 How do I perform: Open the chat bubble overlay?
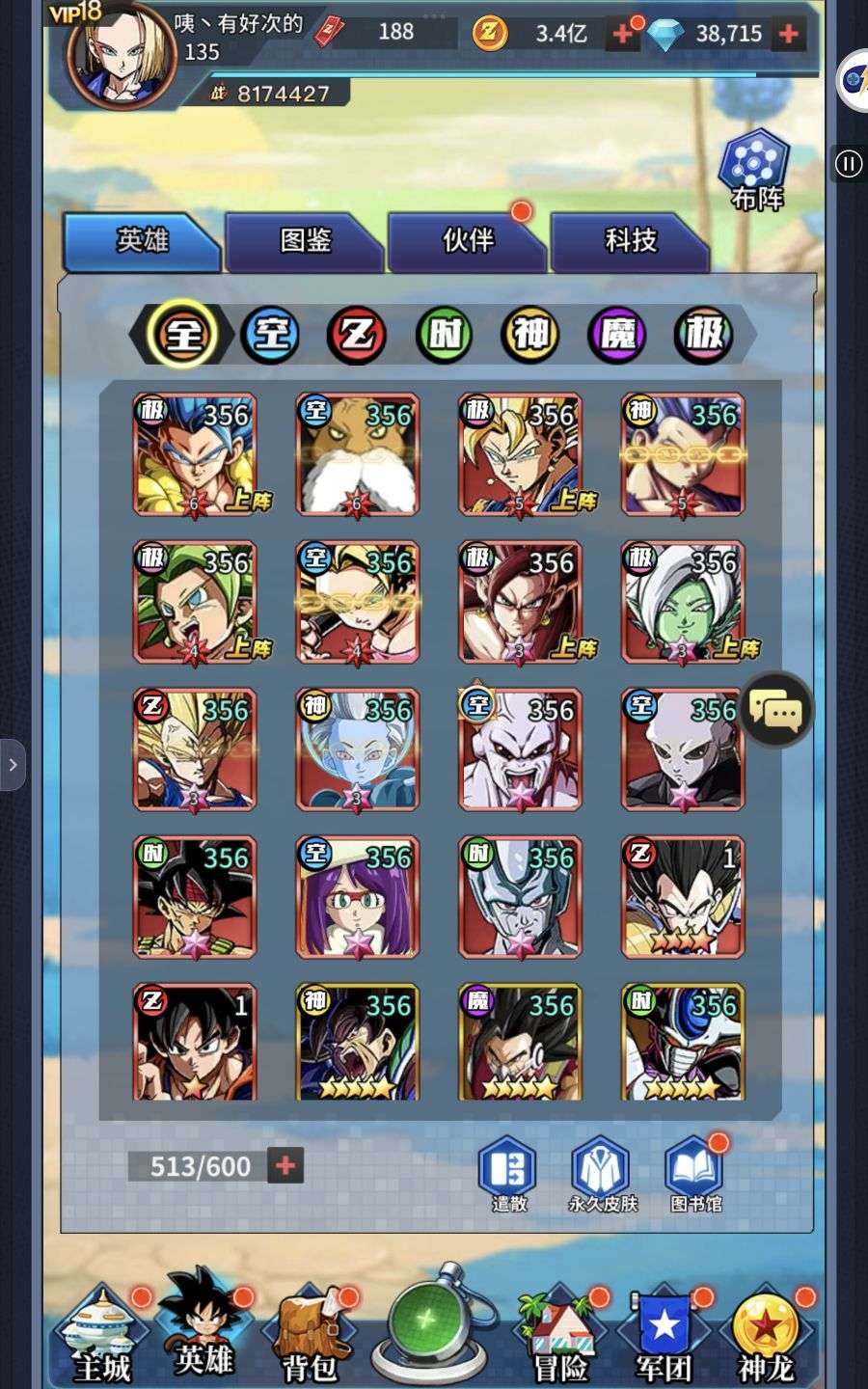click(x=776, y=711)
